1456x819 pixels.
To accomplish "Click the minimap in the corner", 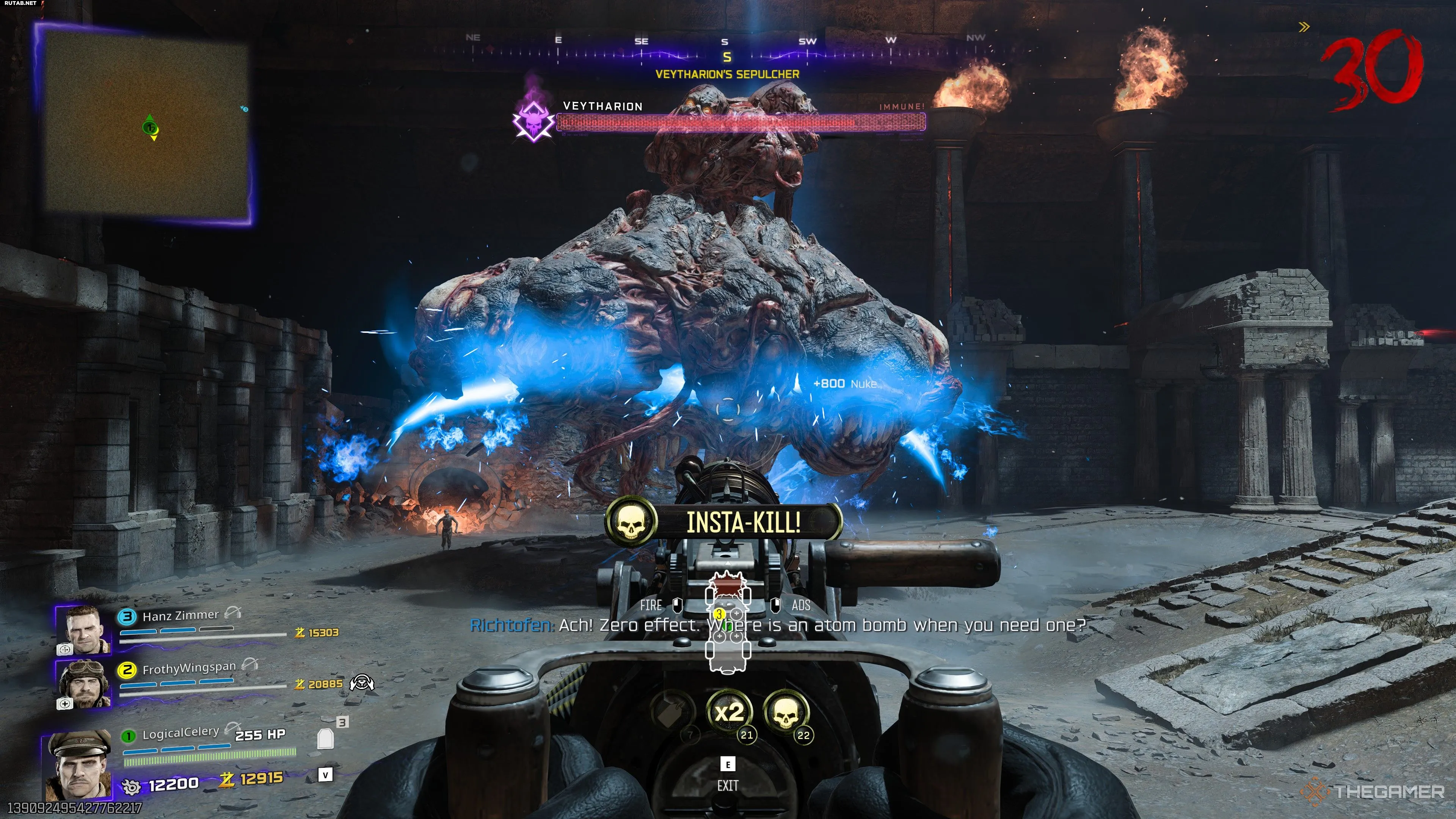I will pos(146,123).
